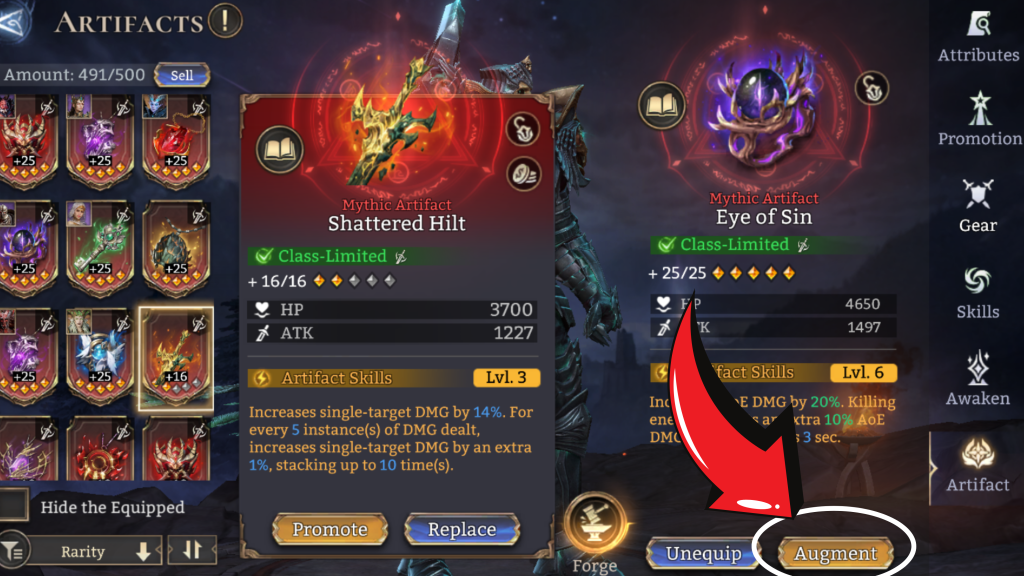Open the Eye of Sin book details
This screenshot has height=576, width=1024.
point(661,106)
